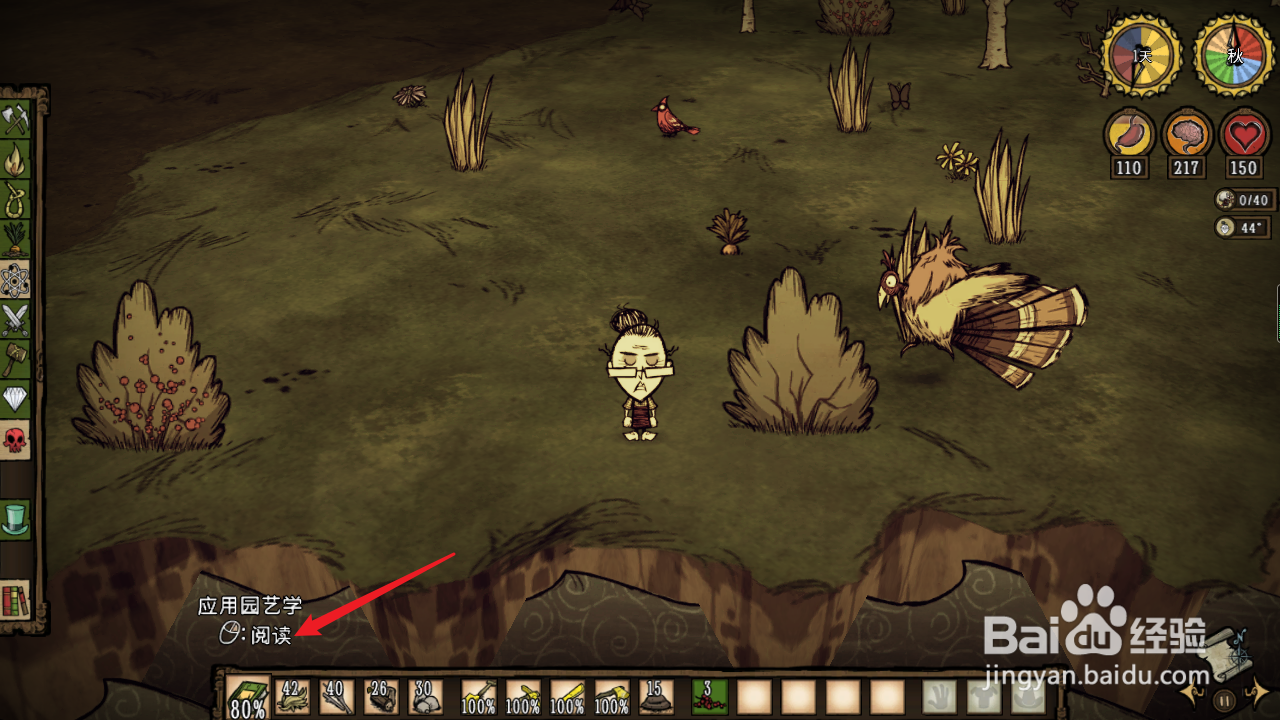This screenshot has height=720, width=1280.
Task: Select the green Applied Horticulture book slot
Action: point(246,697)
